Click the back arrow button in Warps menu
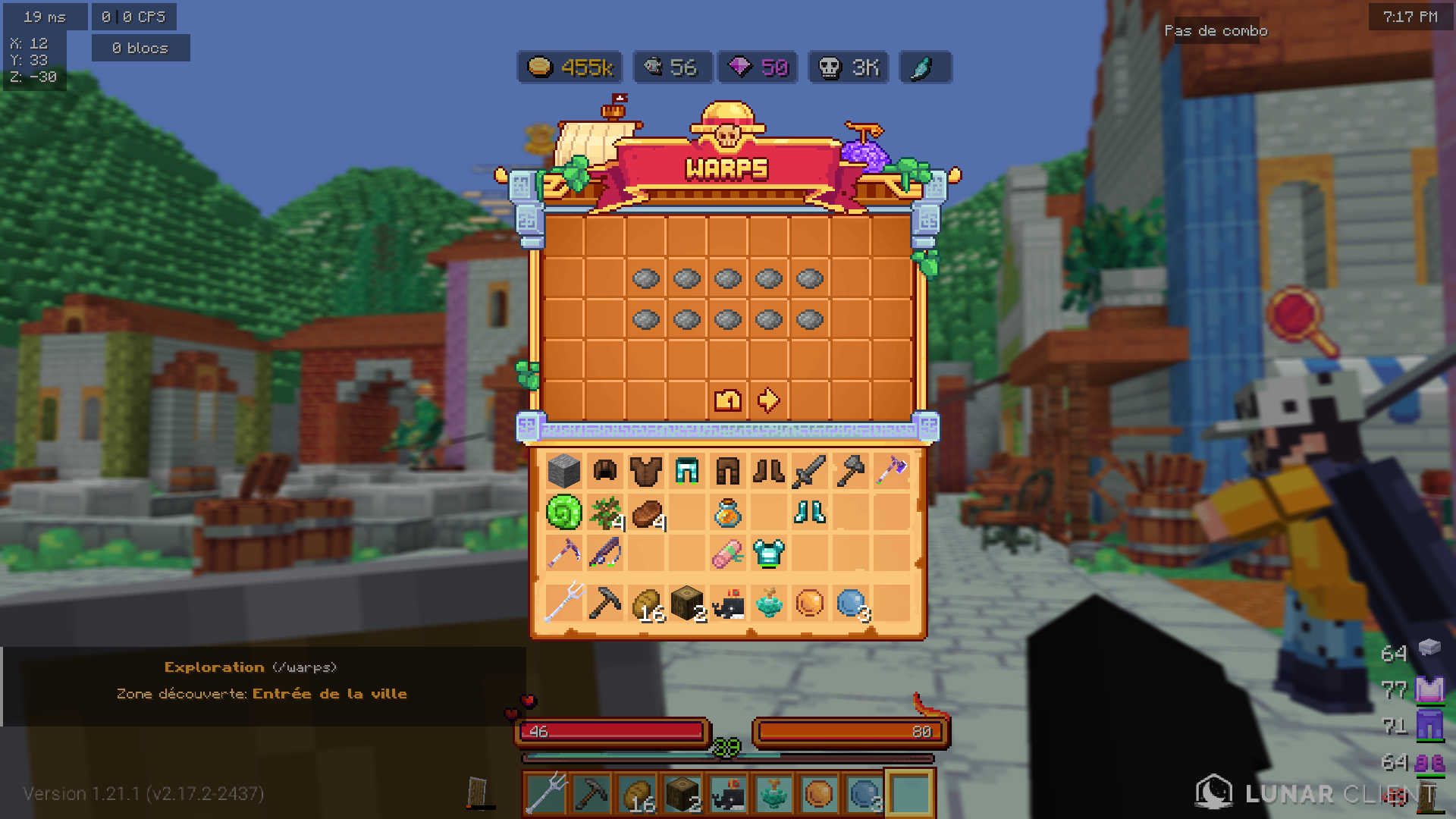 point(728,400)
